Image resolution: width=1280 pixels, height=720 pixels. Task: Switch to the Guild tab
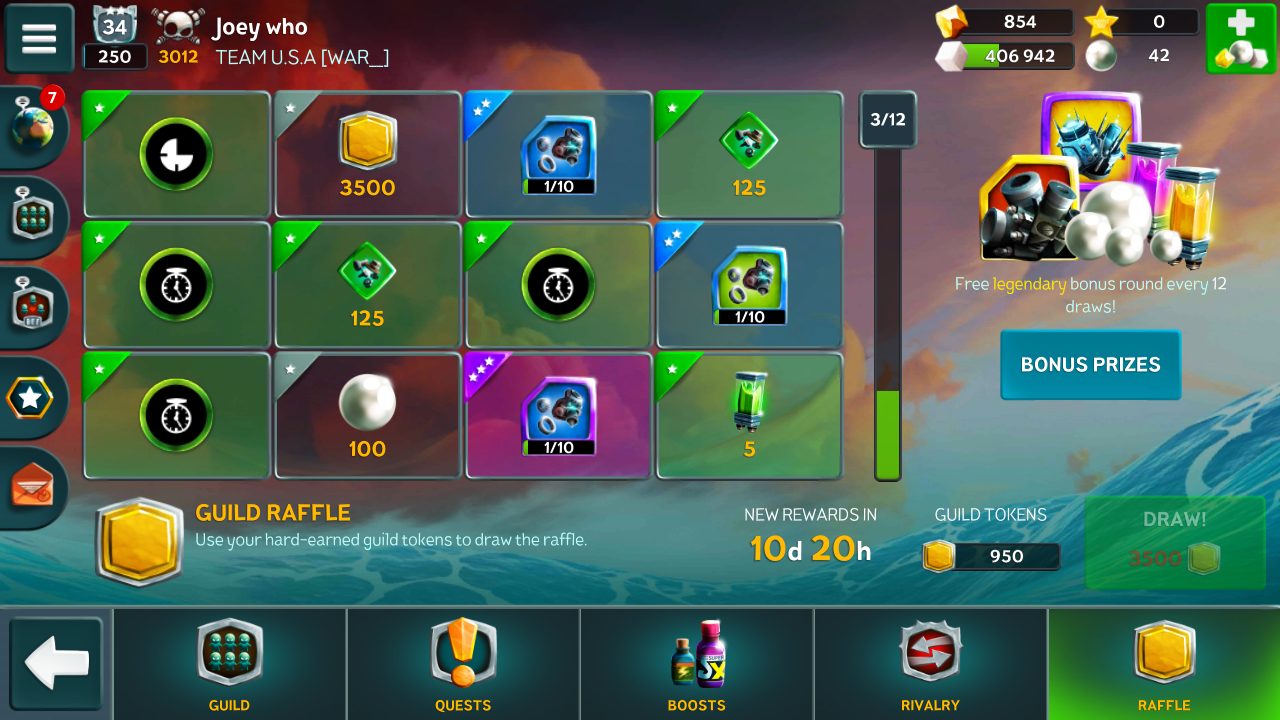(x=230, y=664)
